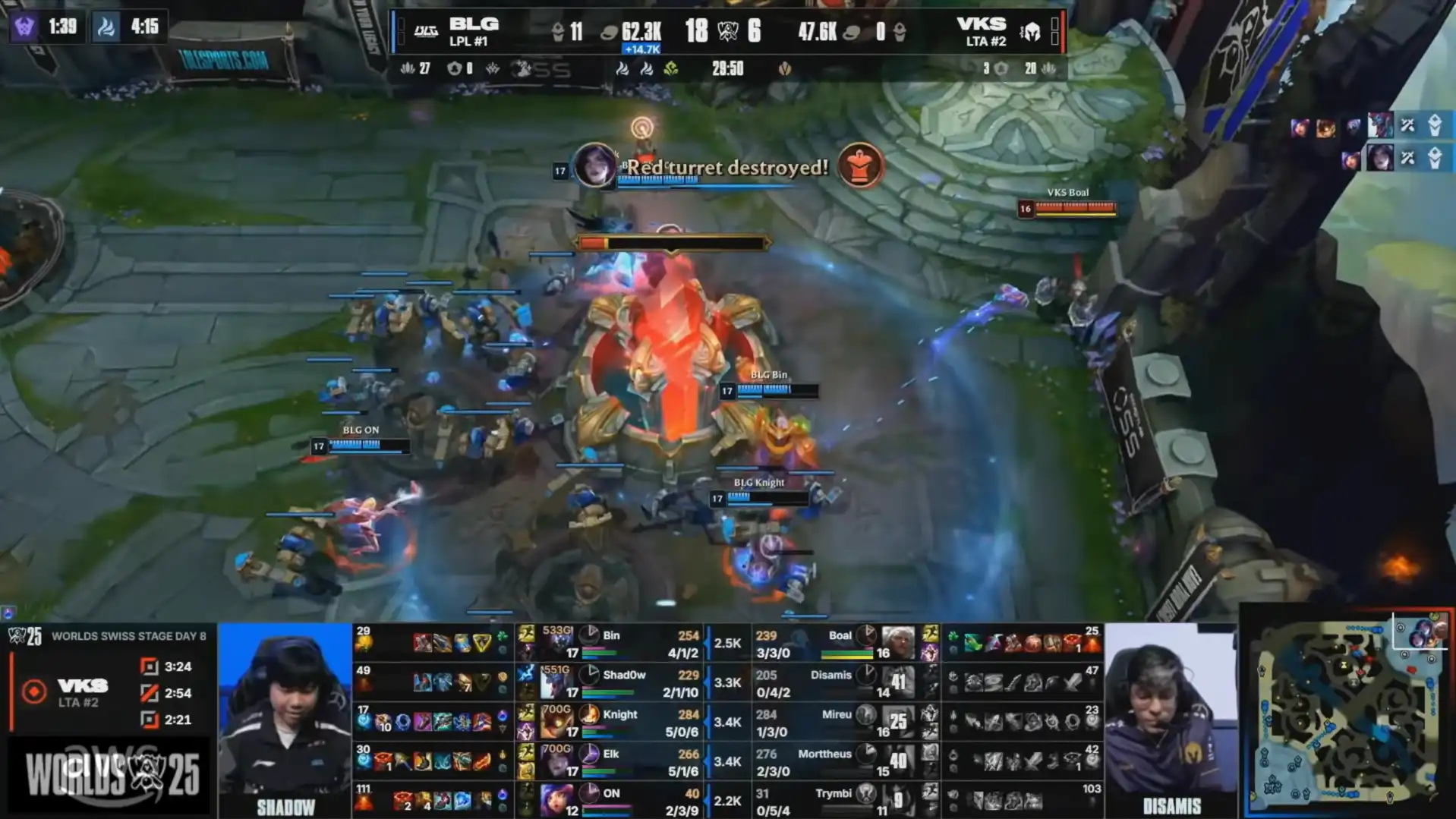Image resolution: width=1456 pixels, height=819 pixels.
Task: Click the Worlds 25 logo panel
Action: 112,774
